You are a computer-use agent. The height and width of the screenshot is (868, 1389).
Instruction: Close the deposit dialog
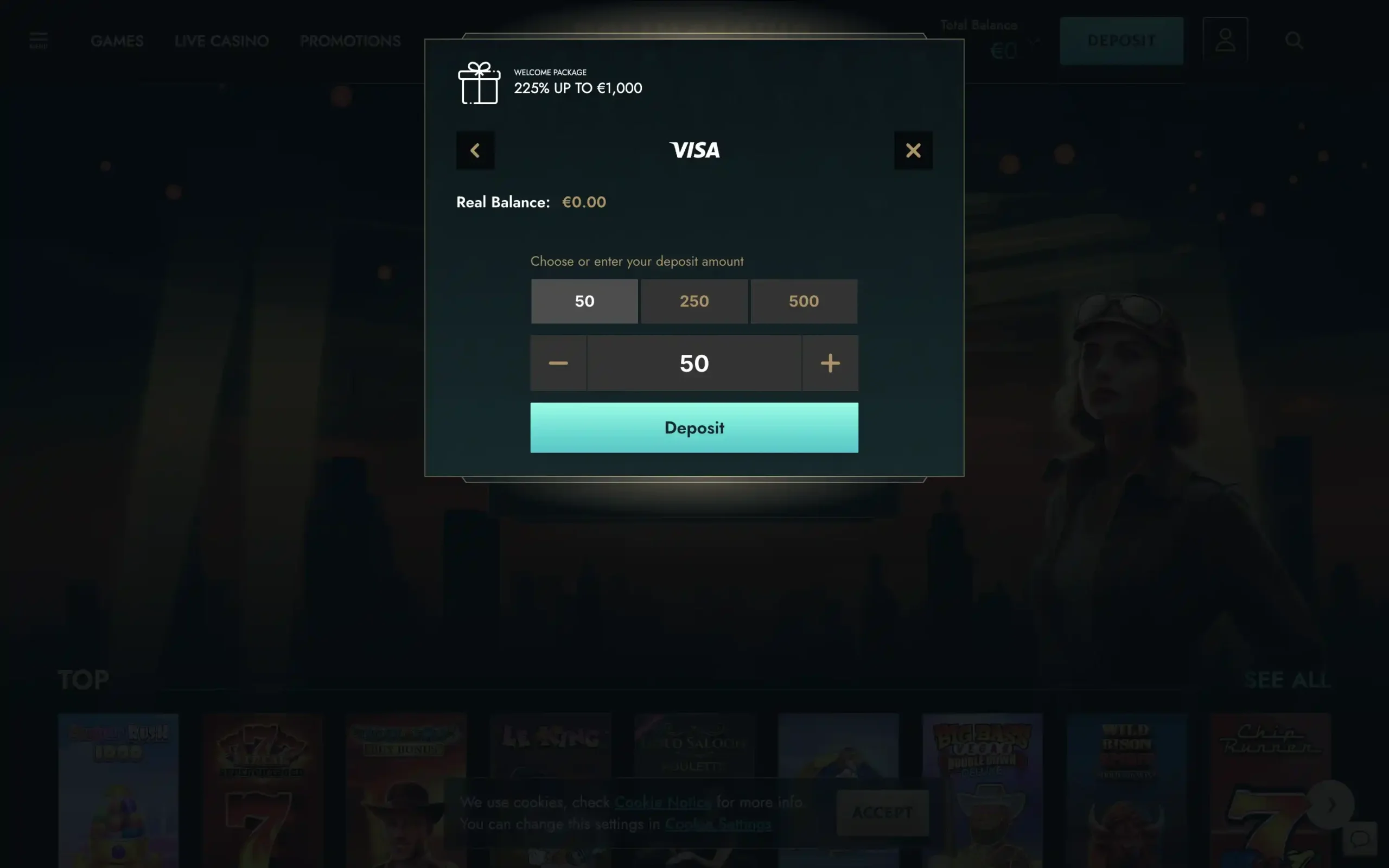(x=914, y=150)
